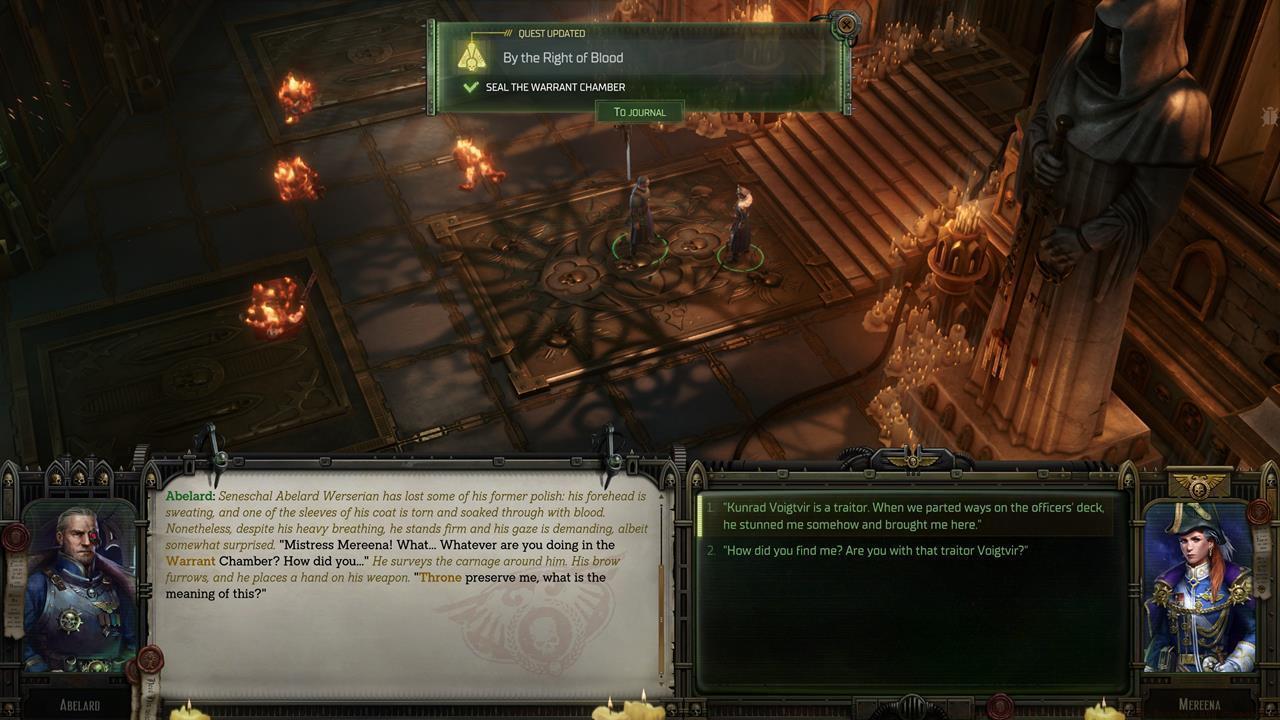Image resolution: width=1280 pixels, height=720 pixels.
Task: Click Abelard's speaker portrait
Action: click(x=79, y=588)
